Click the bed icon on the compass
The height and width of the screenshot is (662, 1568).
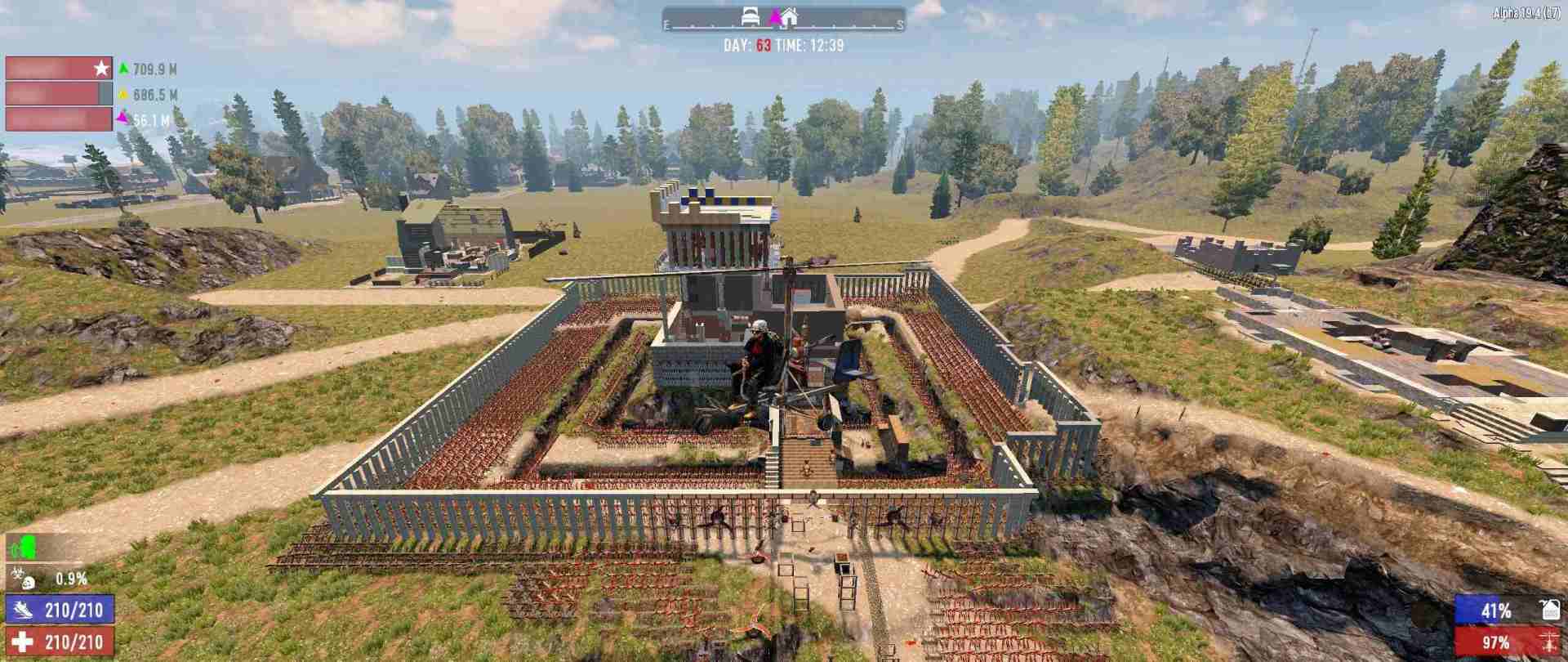pyautogui.click(x=751, y=16)
